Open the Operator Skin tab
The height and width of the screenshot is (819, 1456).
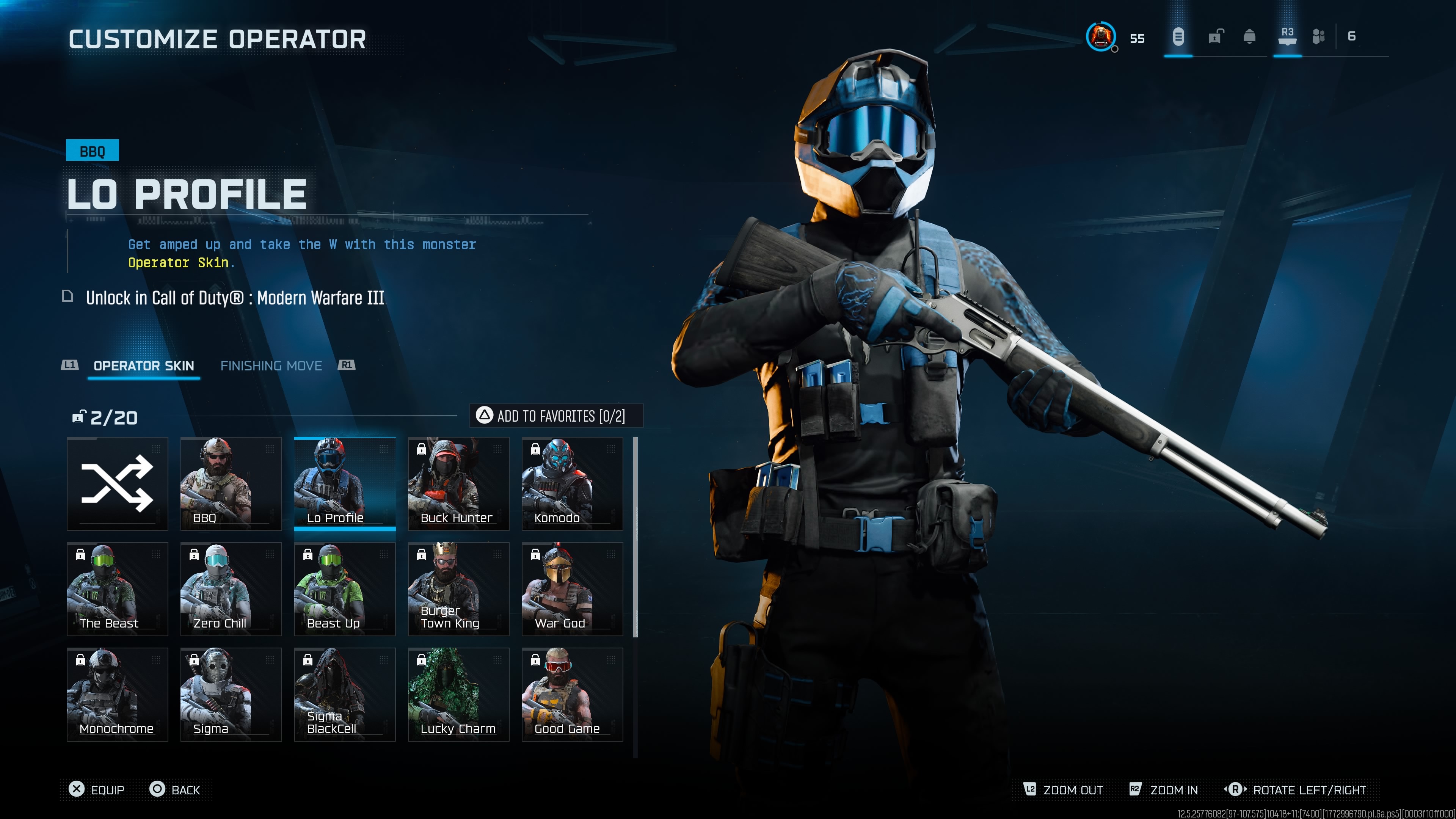tap(144, 366)
